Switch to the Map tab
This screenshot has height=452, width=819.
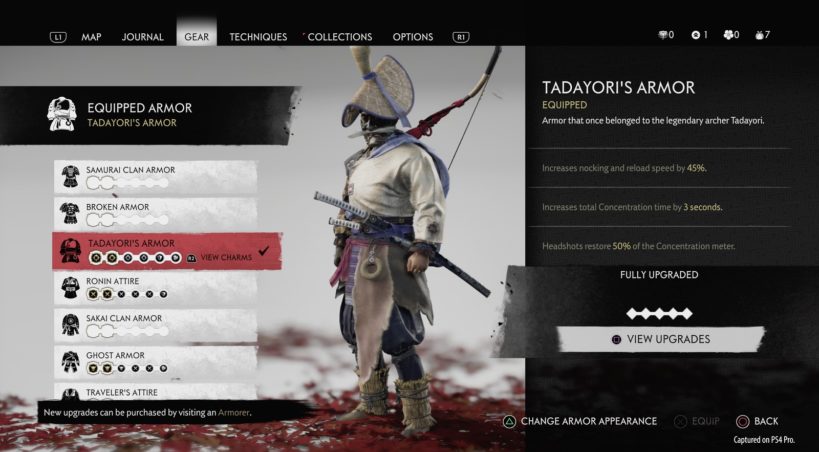click(x=91, y=37)
